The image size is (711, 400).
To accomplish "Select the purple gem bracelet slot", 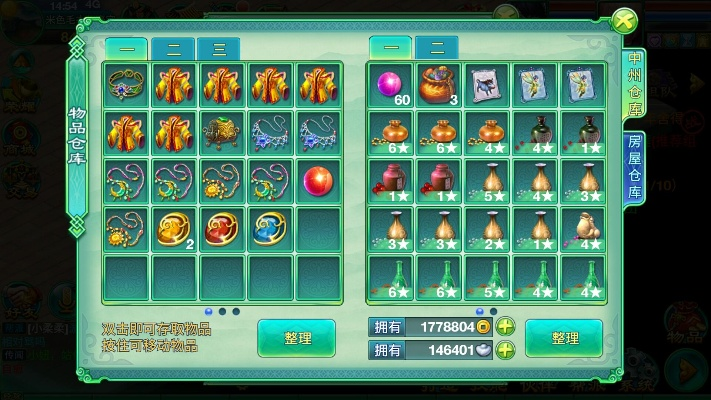I will point(126,84).
